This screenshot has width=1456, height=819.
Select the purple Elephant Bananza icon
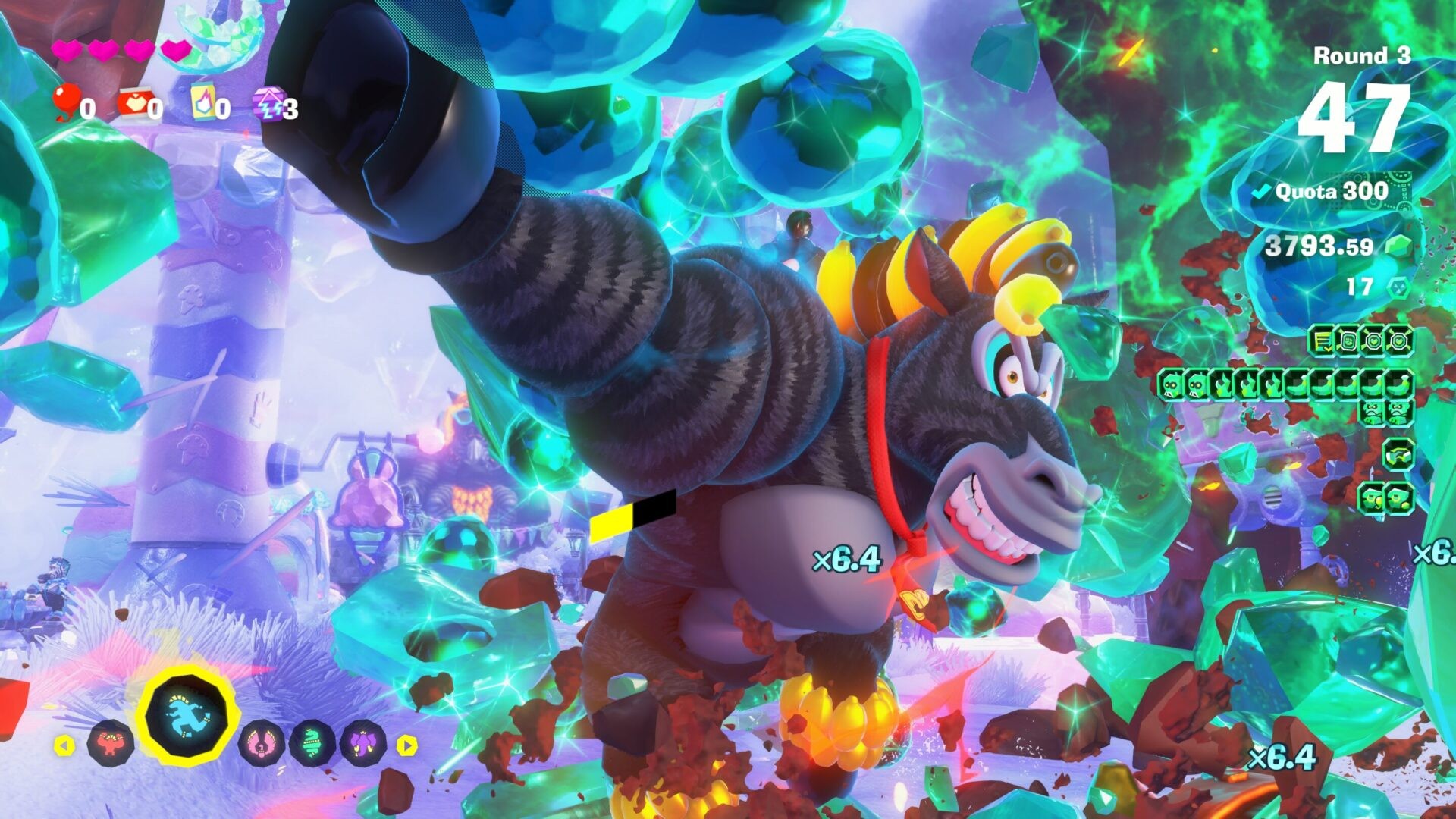(x=362, y=745)
